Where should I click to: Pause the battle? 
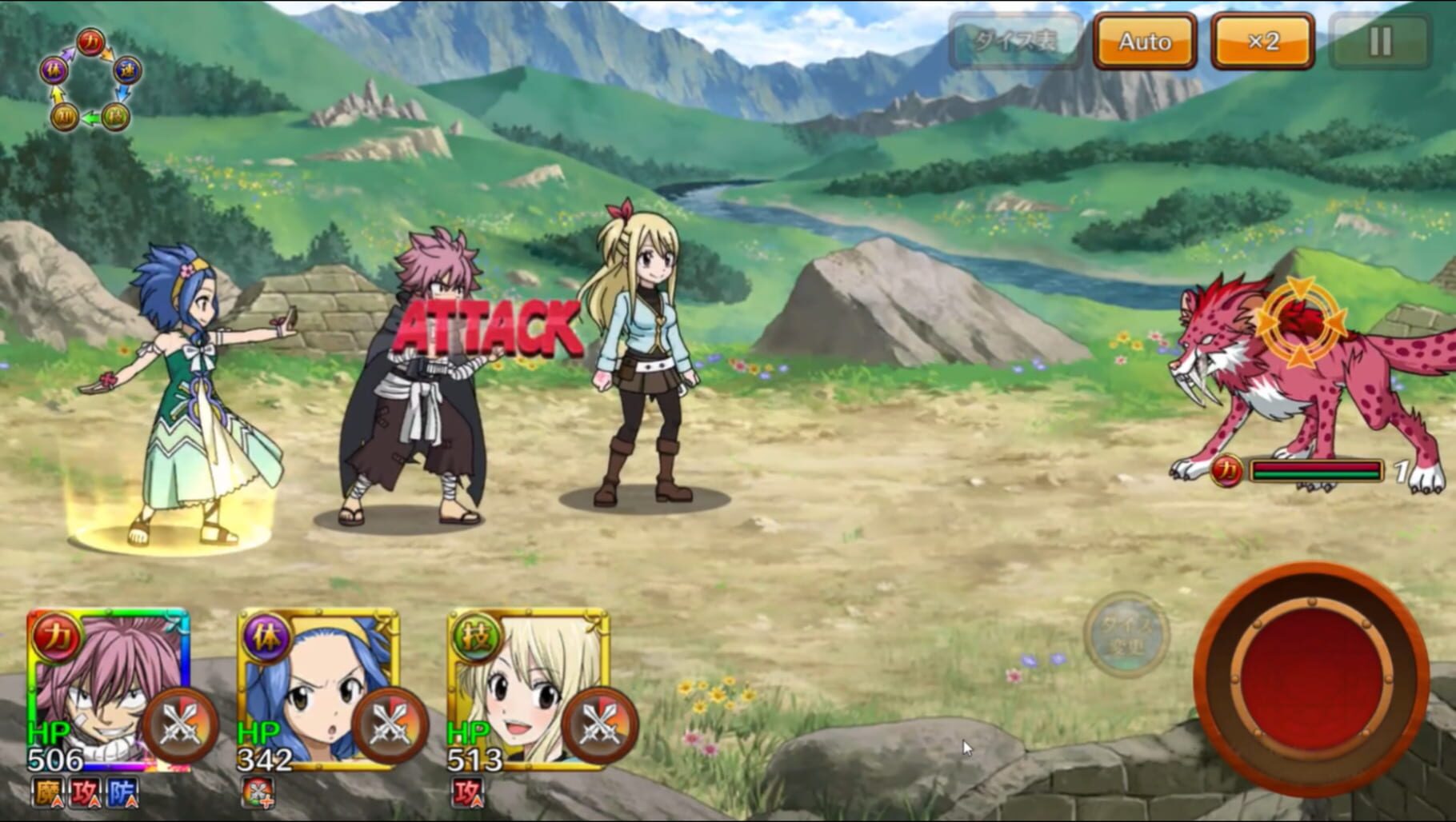(1380, 42)
